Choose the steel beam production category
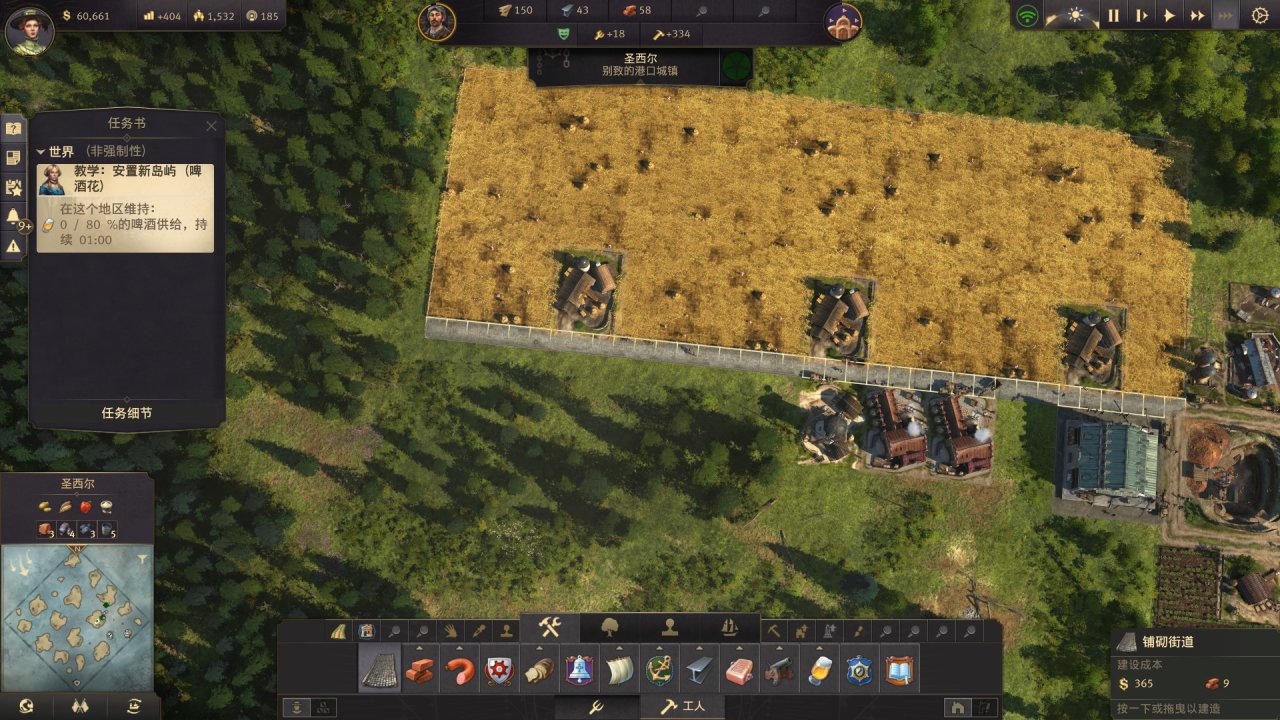The width and height of the screenshot is (1280, 720). tap(699, 670)
